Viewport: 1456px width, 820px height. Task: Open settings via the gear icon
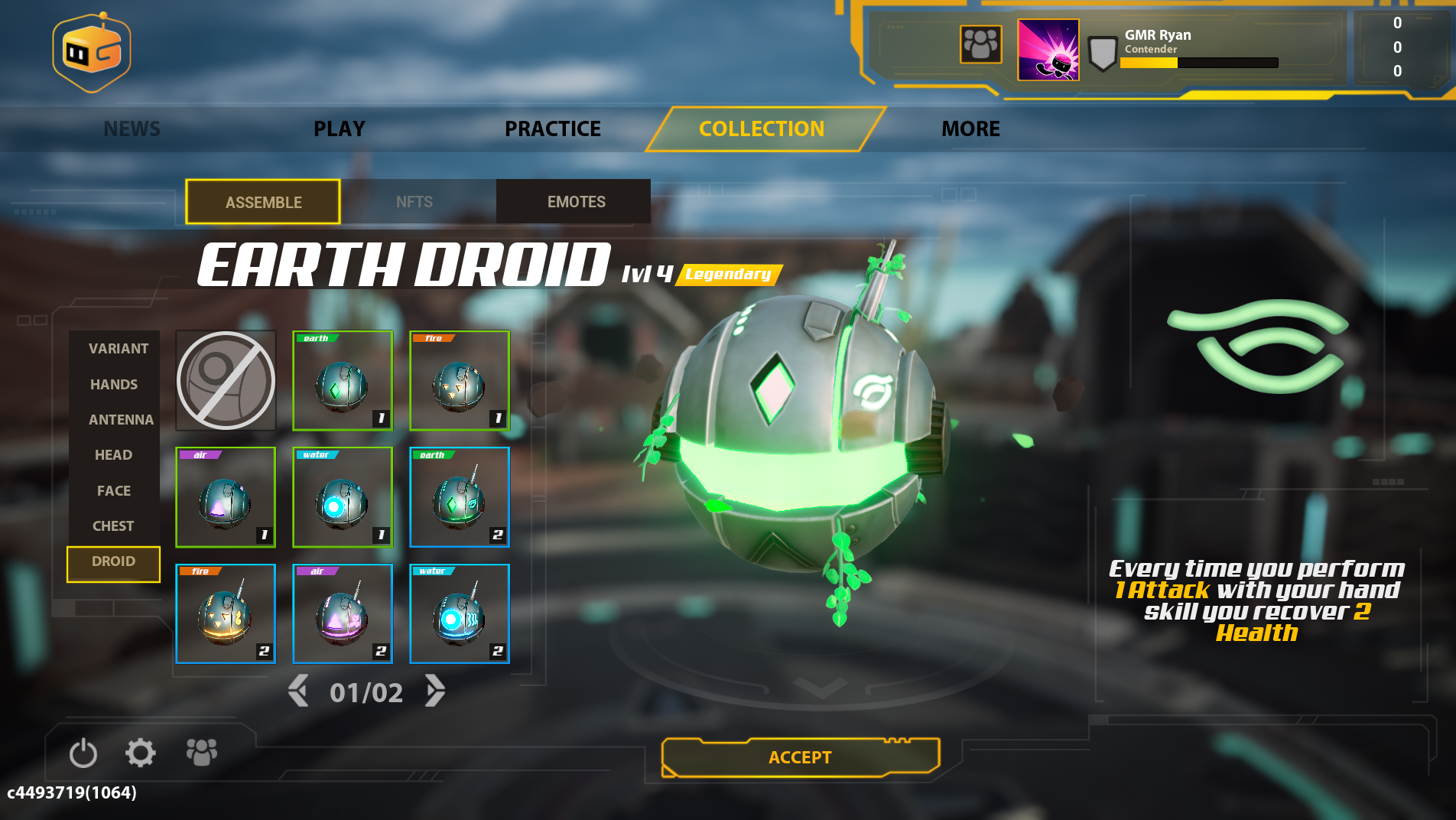[x=141, y=753]
